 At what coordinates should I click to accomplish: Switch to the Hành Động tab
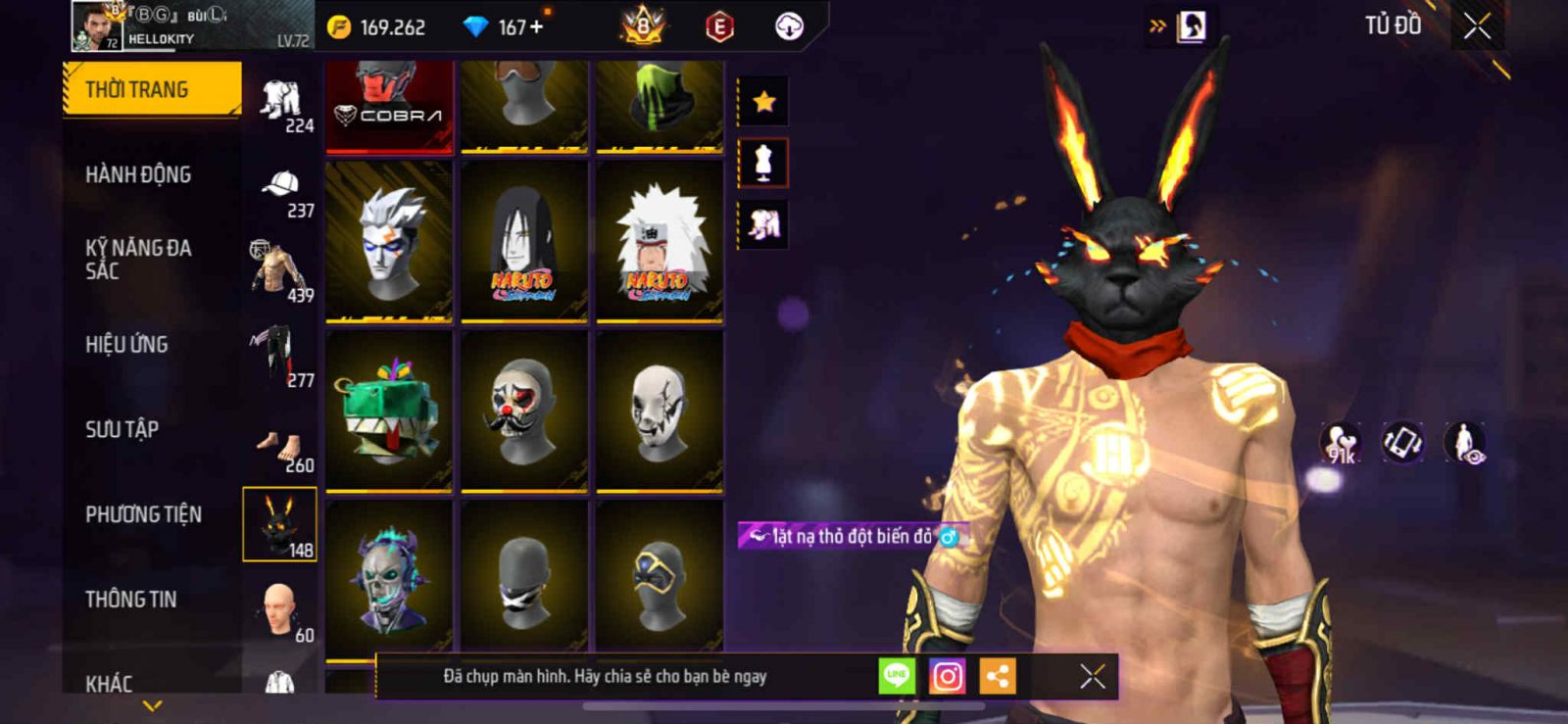click(x=138, y=174)
